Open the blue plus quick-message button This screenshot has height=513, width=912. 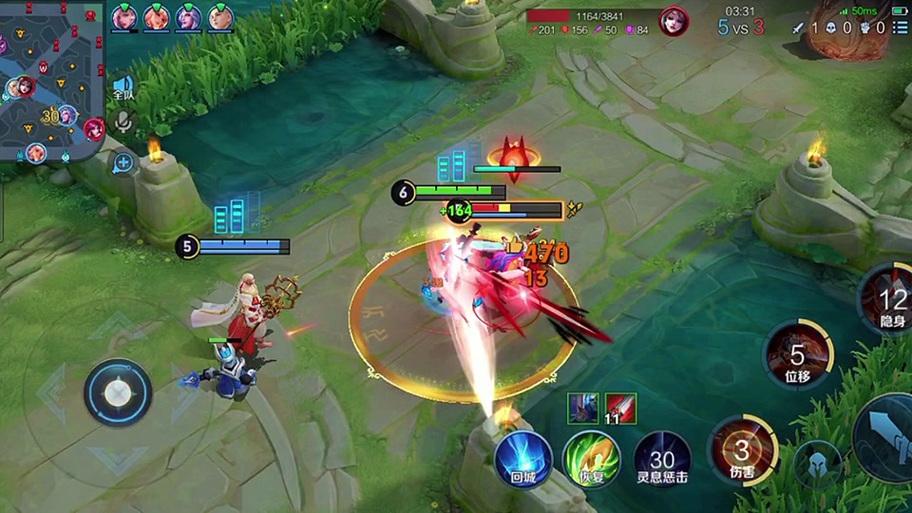click(x=123, y=161)
